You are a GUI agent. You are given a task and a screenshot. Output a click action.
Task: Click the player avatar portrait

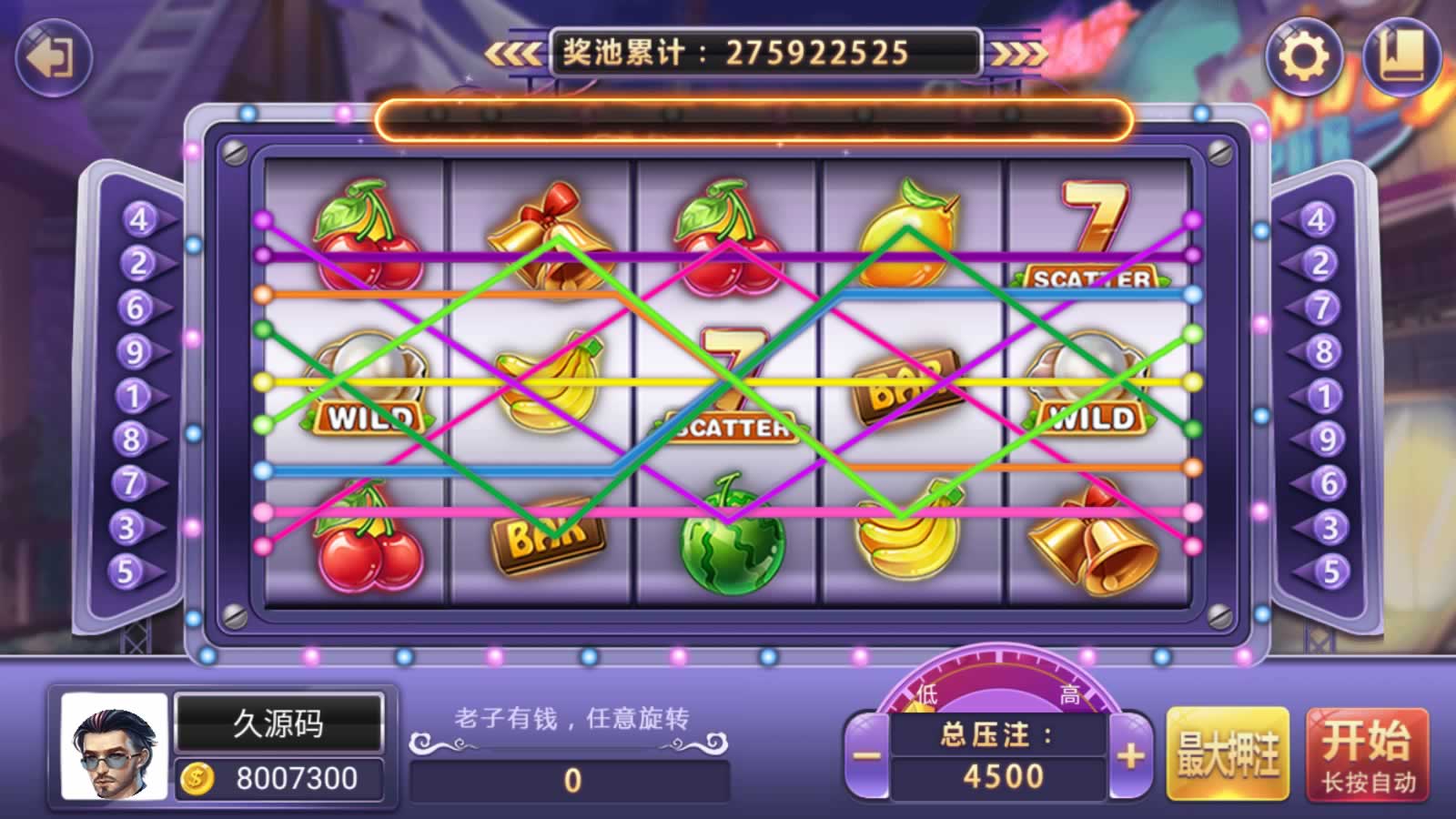pyautogui.click(x=115, y=747)
